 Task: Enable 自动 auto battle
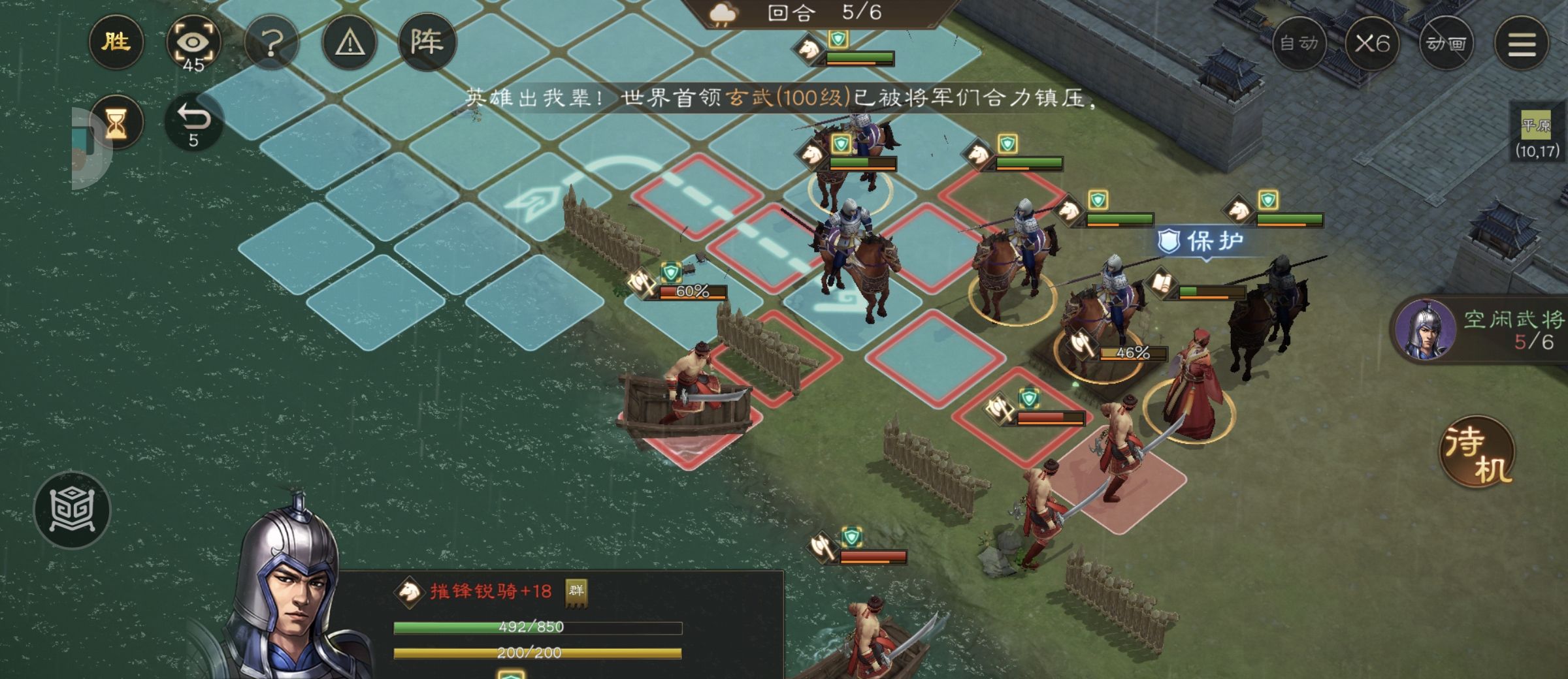click(x=1299, y=44)
